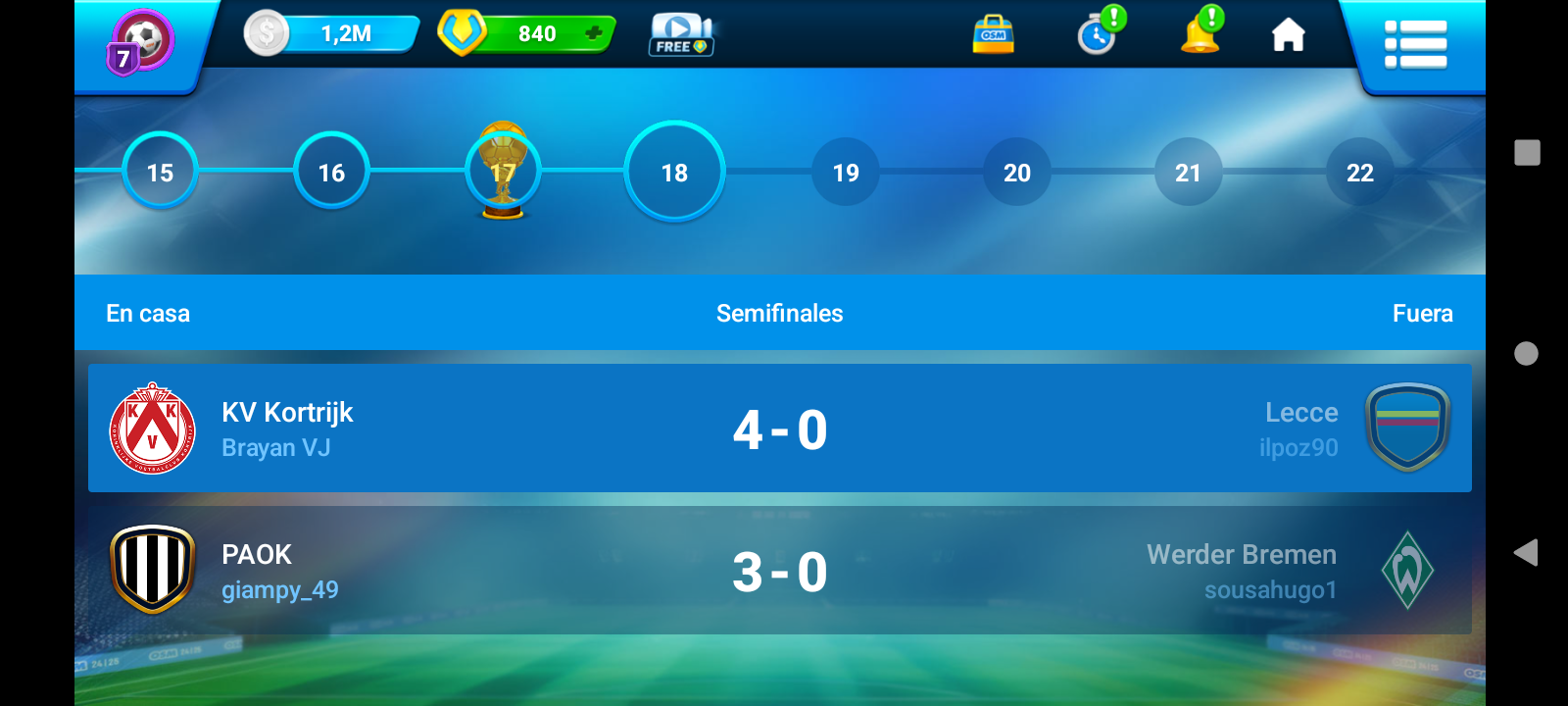The image size is (1568, 706).
Task: View the PAOK vs Werder Bremen result
Action: tap(779, 571)
